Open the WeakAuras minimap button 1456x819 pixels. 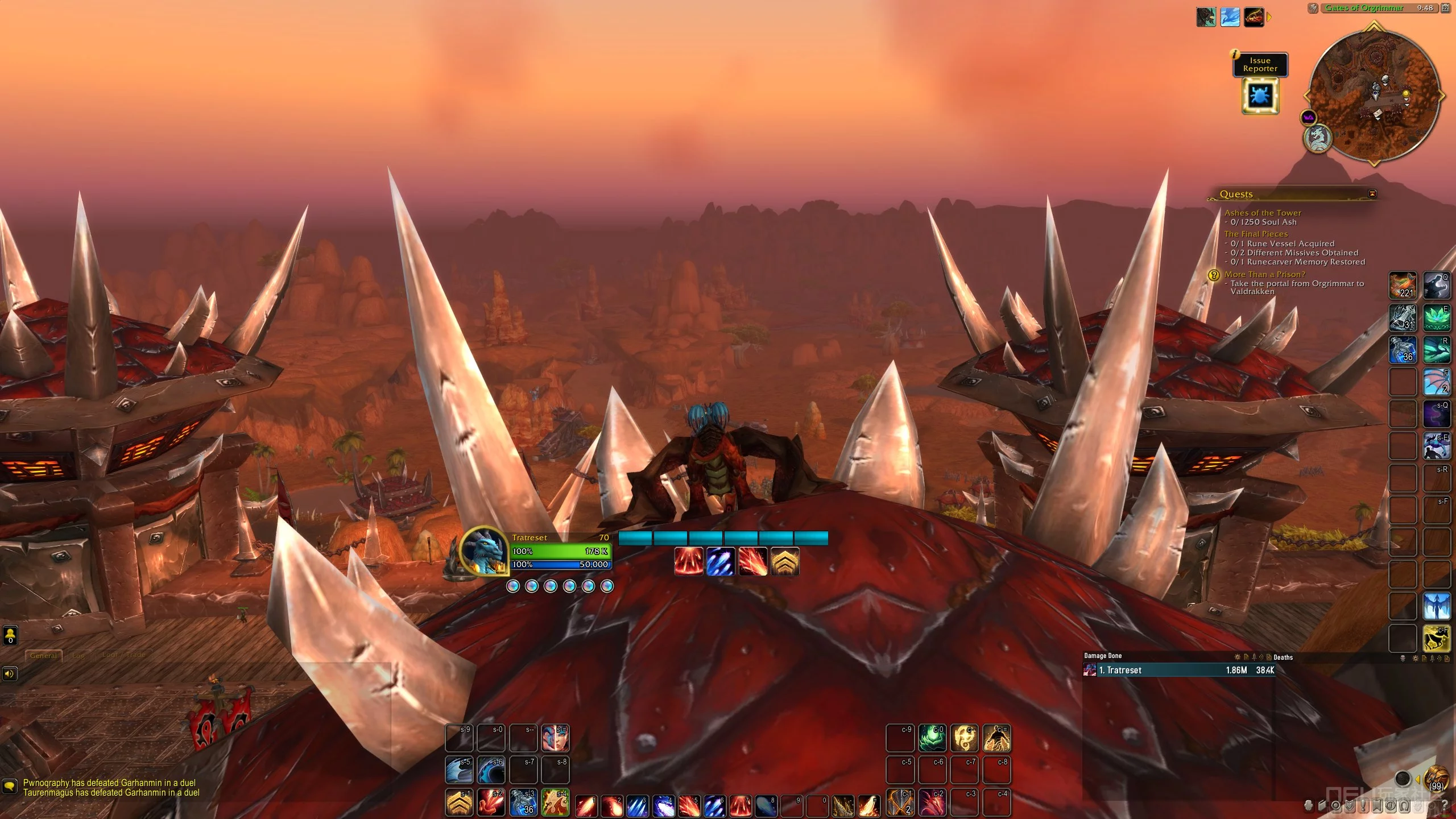pos(1308,118)
